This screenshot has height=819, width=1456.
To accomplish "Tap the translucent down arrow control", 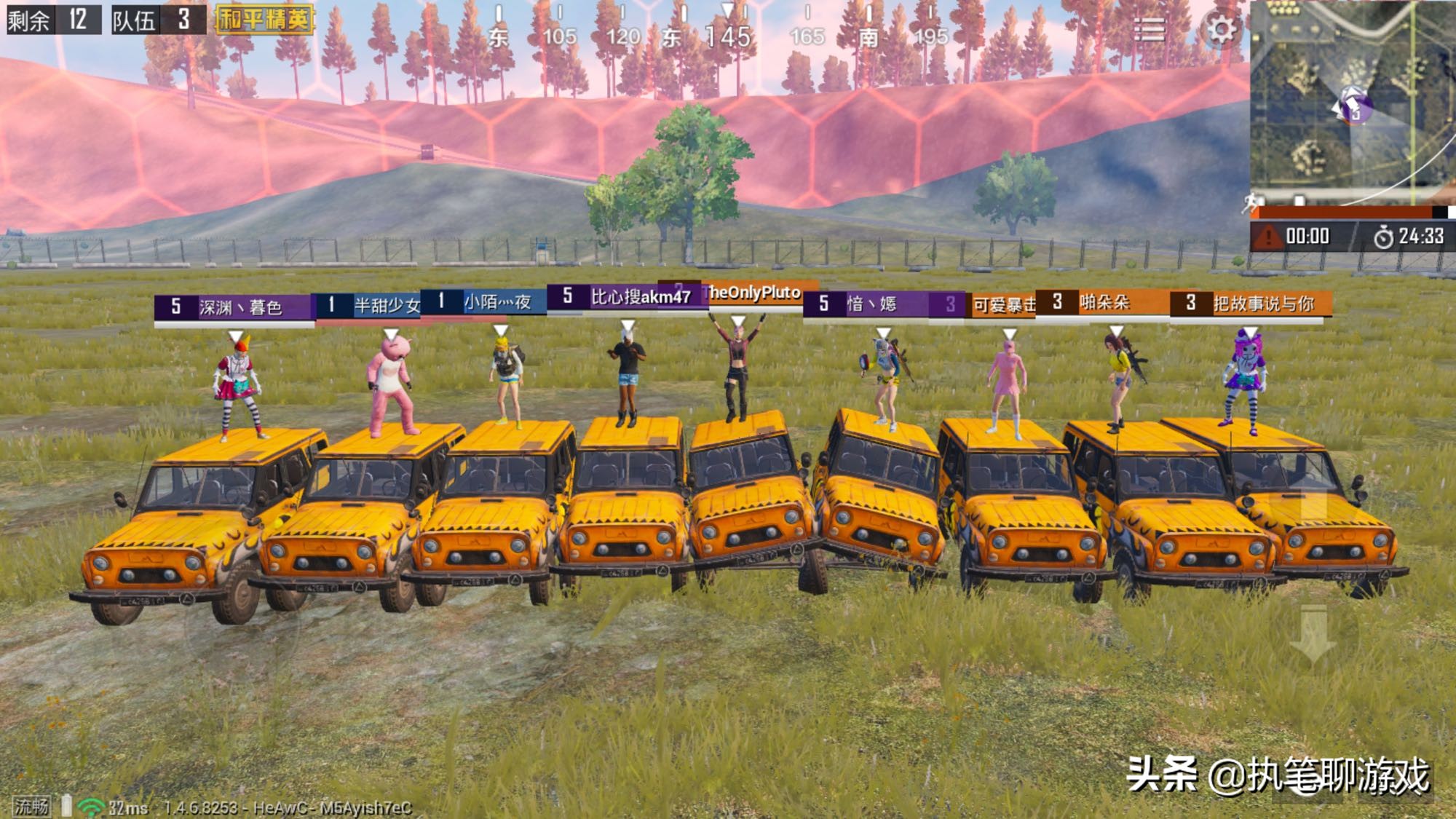I will click(x=1313, y=632).
